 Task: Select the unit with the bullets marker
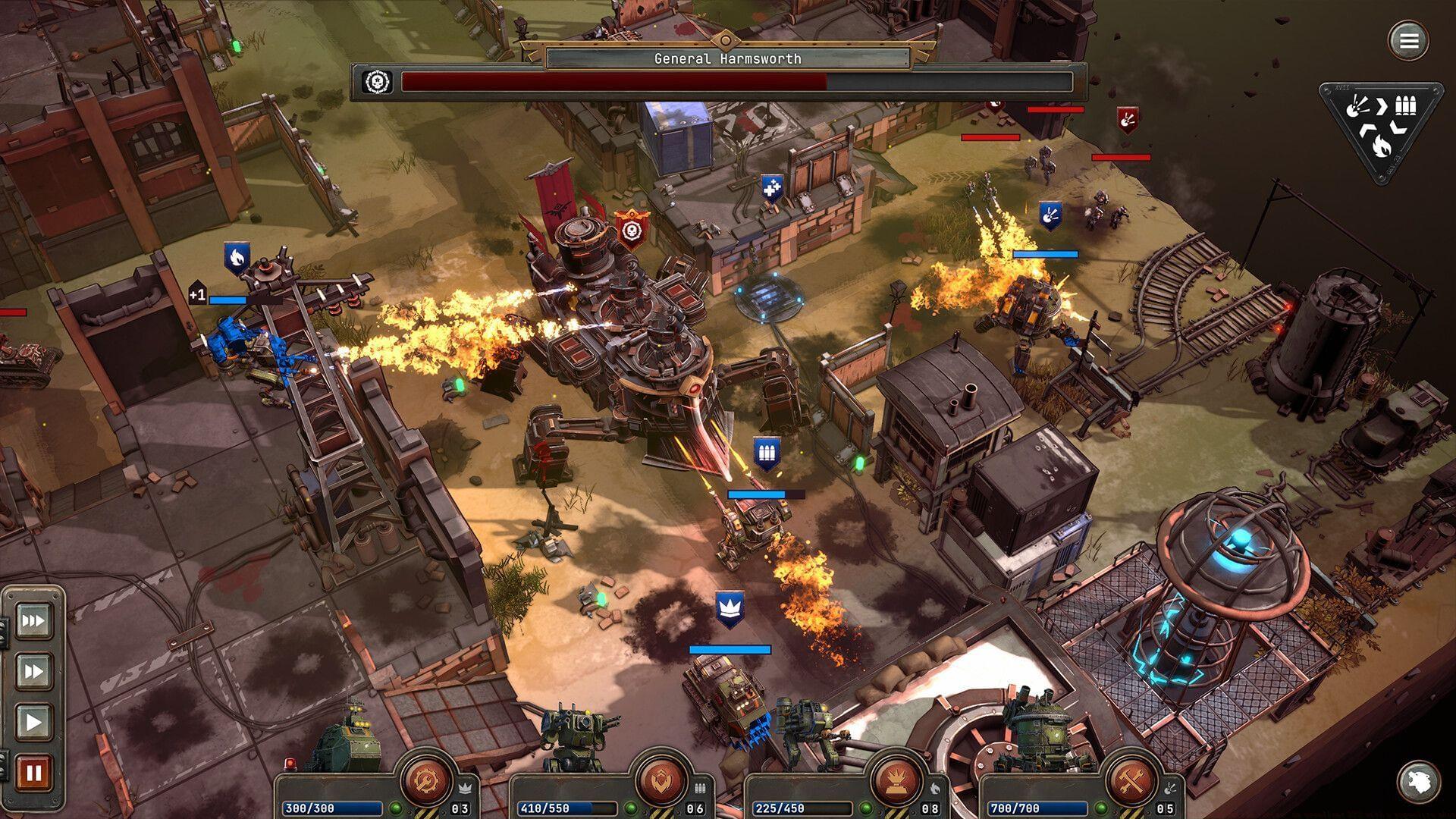coord(767,454)
